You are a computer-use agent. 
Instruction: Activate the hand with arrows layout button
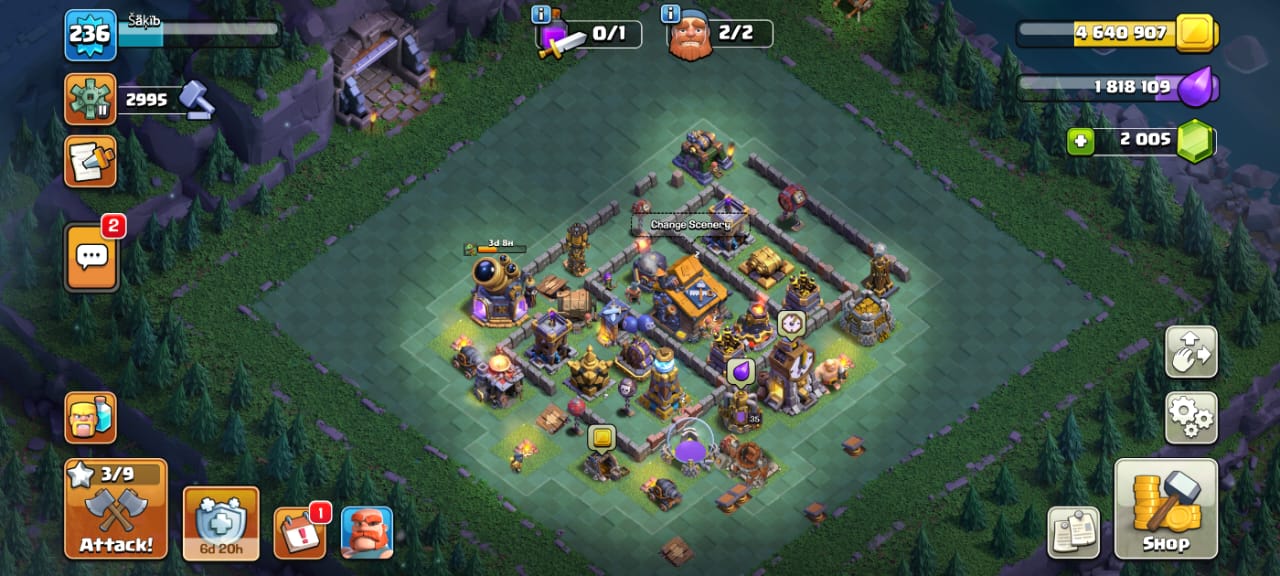click(1191, 352)
